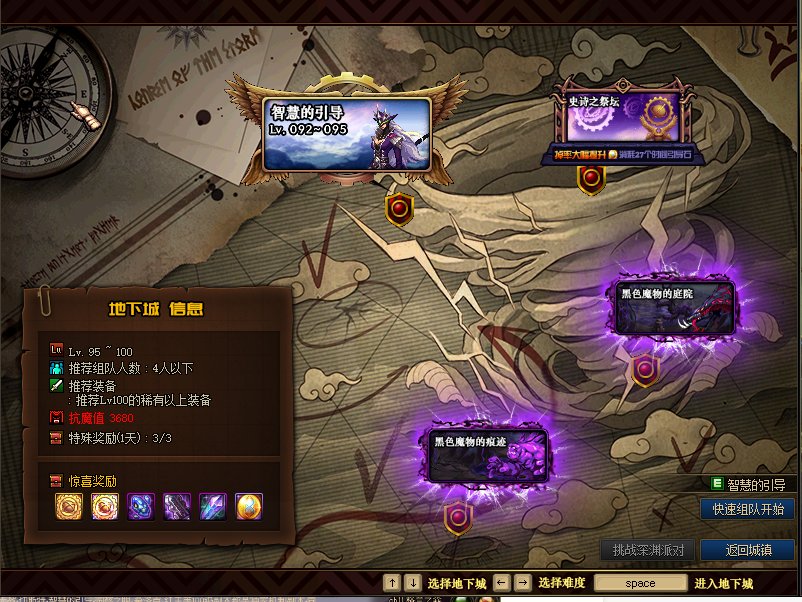
Task: Pick the 黑色魔物的痕迹 dungeon
Action: [489, 456]
